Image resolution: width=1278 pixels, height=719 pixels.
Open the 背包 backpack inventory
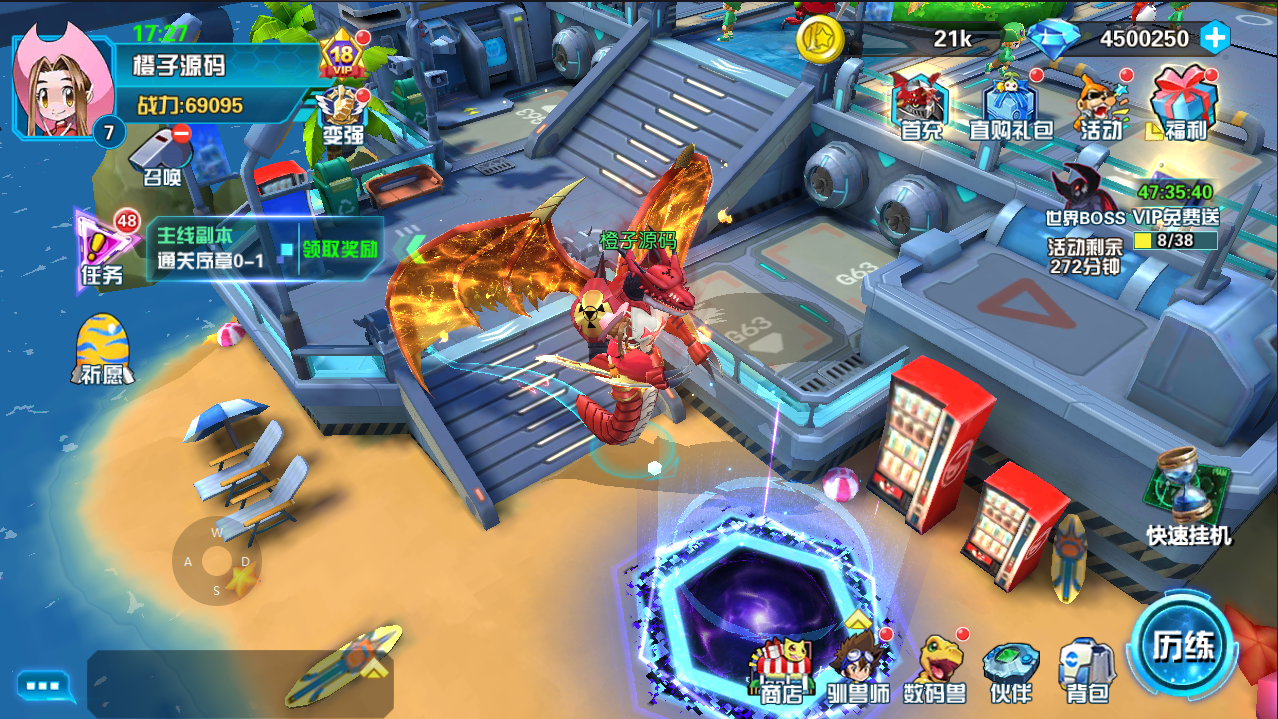tap(1086, 668)
